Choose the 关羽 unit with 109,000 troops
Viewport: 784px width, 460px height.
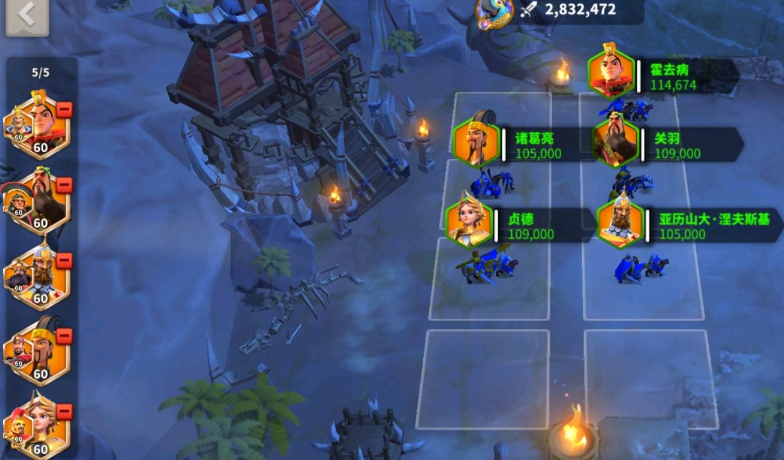tap(615, 143)
